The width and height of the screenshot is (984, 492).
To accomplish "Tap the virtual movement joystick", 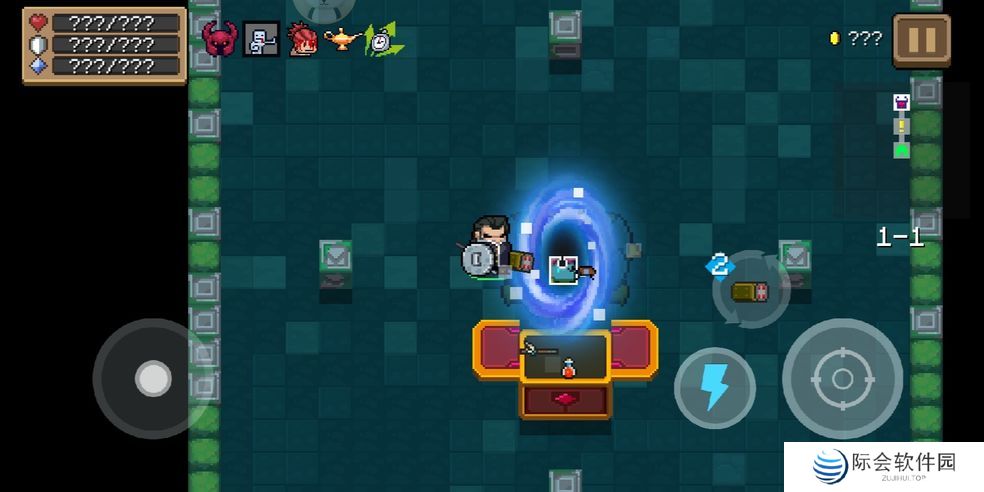I will [153, 379].
